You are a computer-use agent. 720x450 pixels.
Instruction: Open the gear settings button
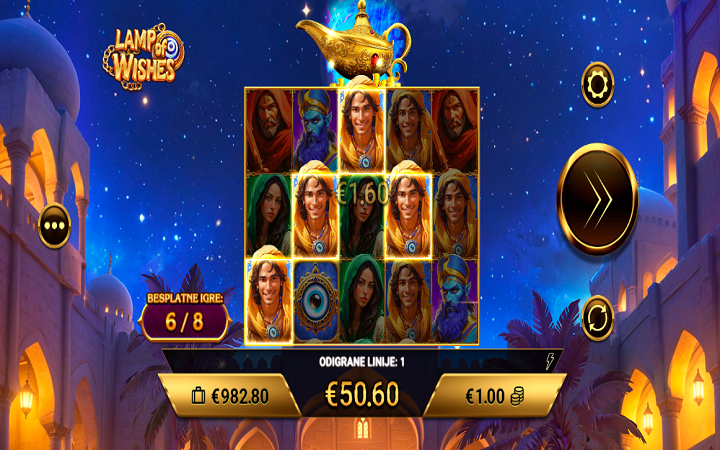coord(598,84)
